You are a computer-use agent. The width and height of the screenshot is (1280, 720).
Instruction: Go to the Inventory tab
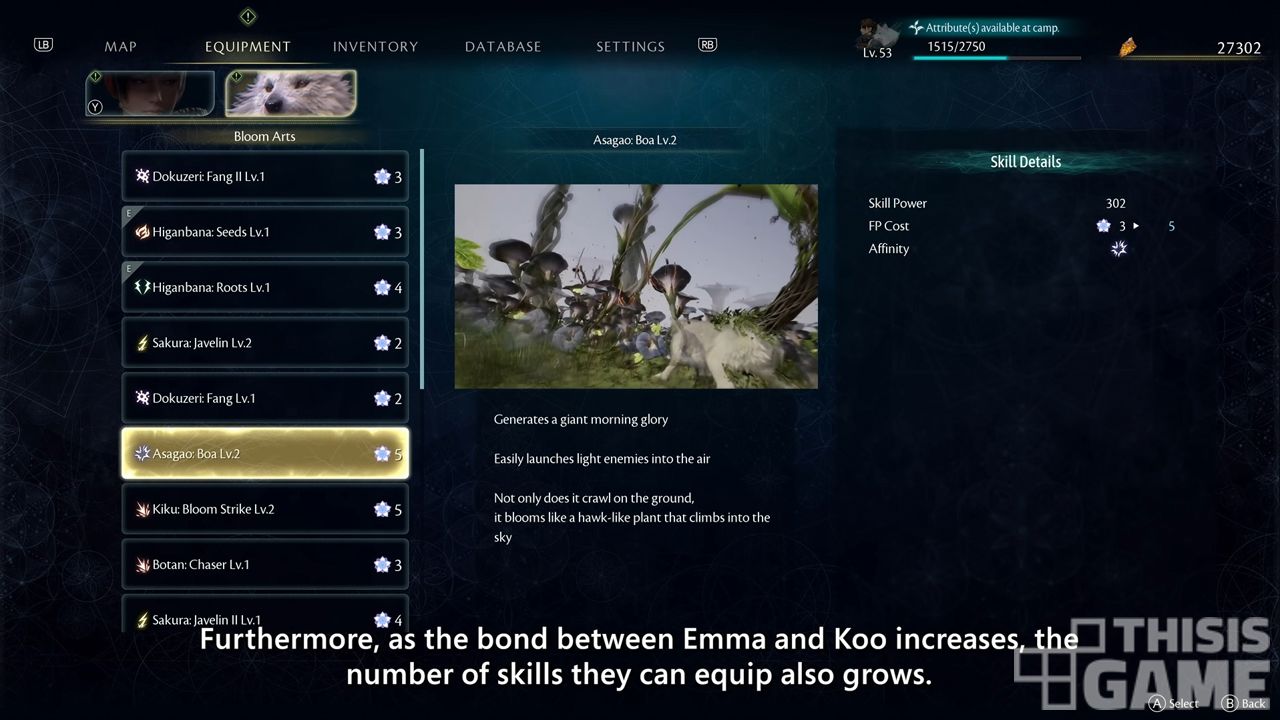click(x=375, y=47)
